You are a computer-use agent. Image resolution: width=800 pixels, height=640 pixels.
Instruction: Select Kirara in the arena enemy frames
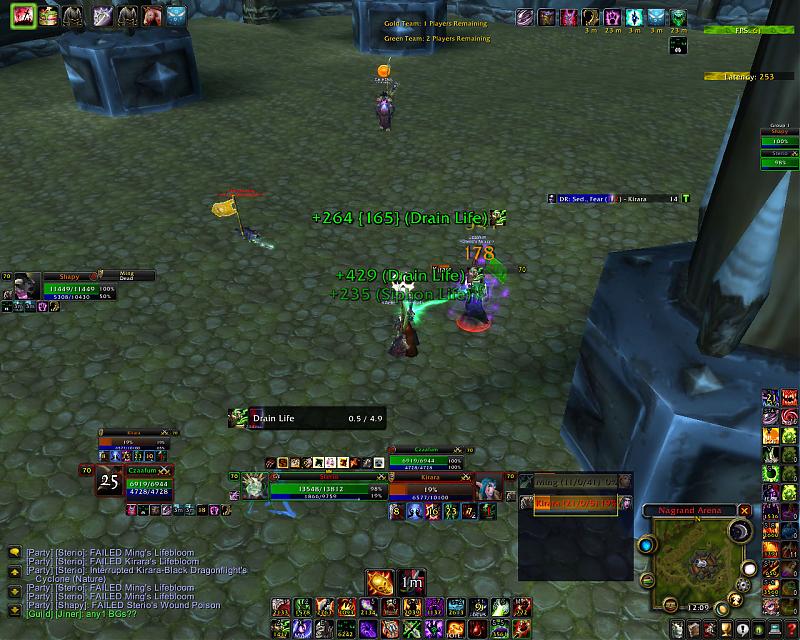pyautogui.click(x=575, y=503)
